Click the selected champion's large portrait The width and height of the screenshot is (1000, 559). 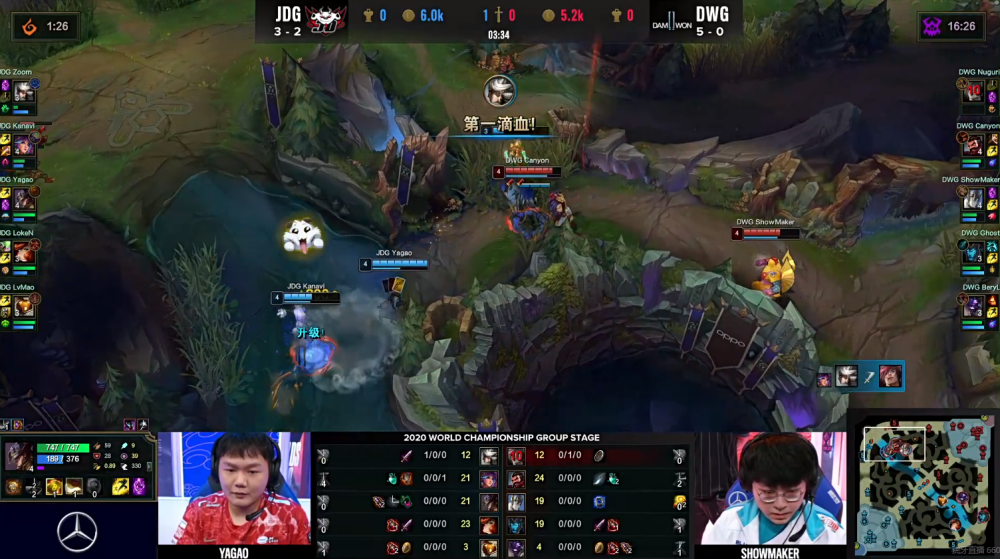[19, 457]
